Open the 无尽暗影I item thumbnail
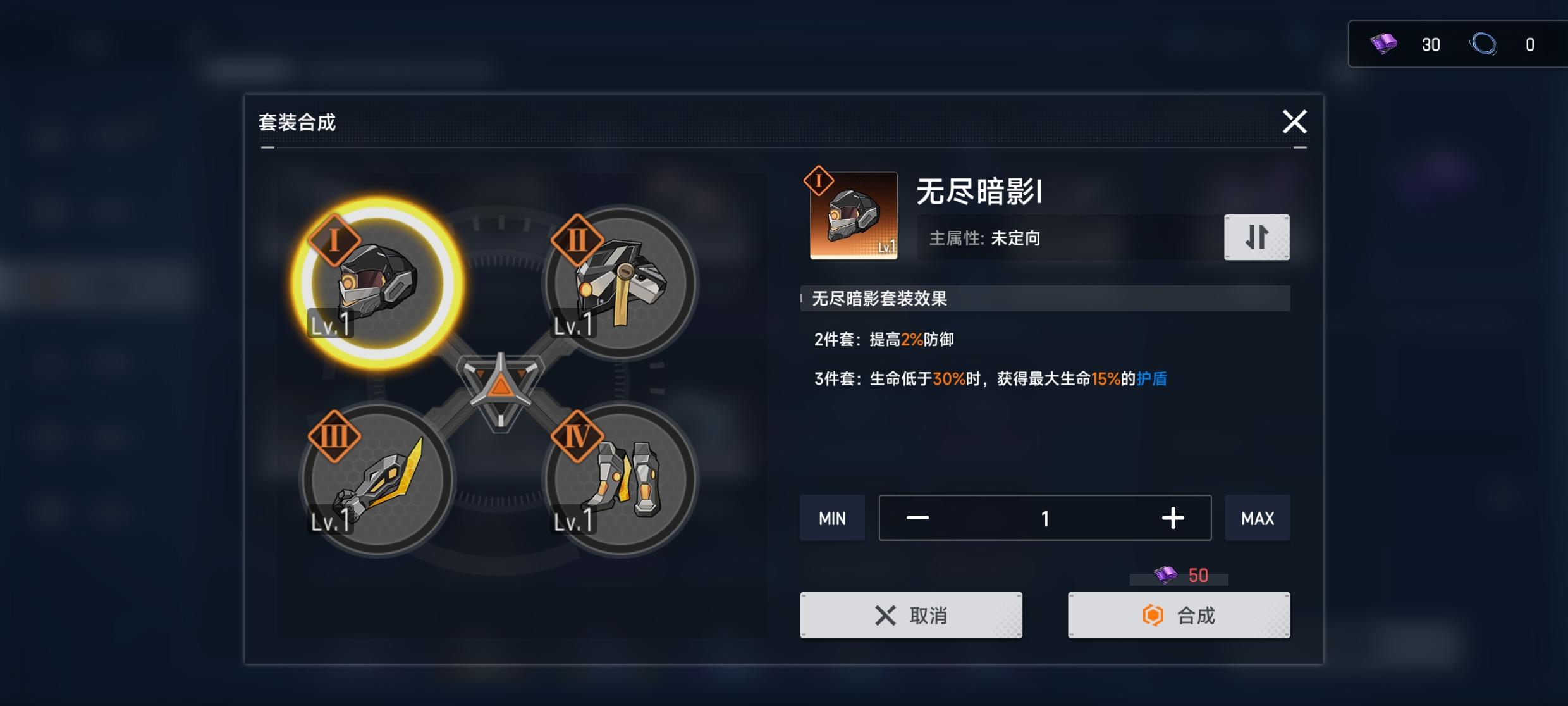This screenshot has width=1568, height=706. (852, 215)
